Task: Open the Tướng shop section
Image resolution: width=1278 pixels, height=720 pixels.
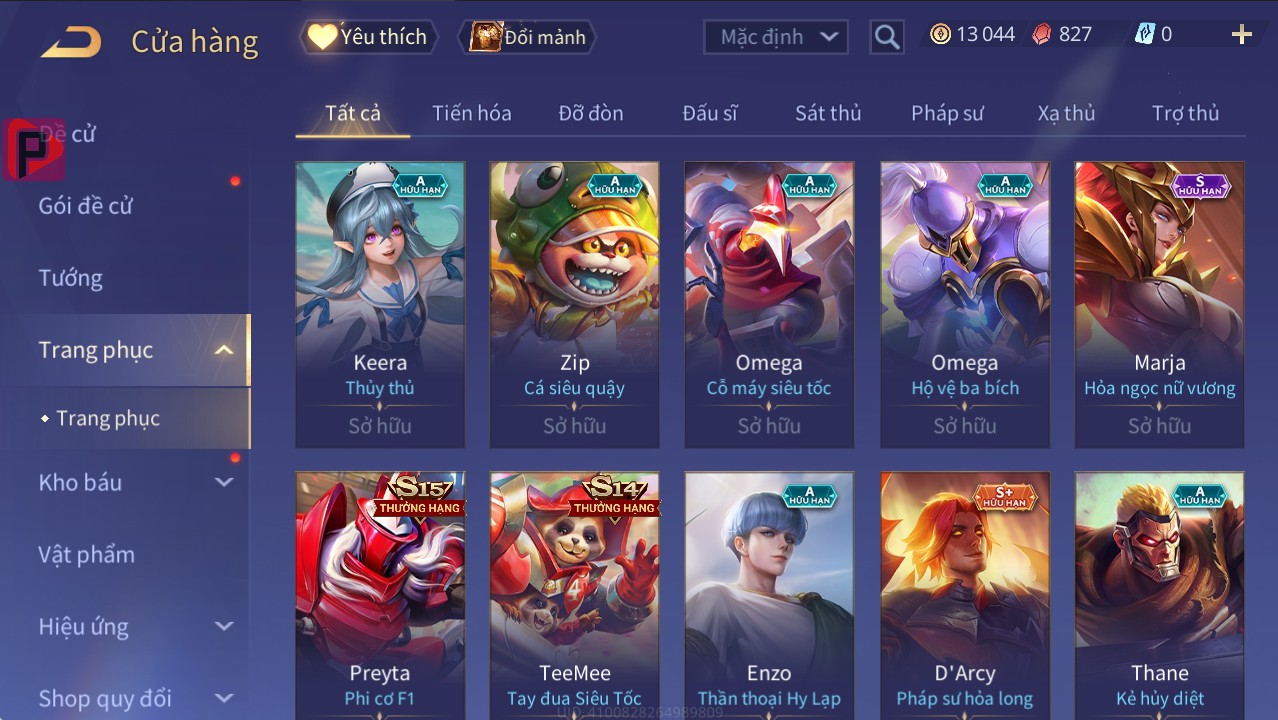Action: pos(71,278)
